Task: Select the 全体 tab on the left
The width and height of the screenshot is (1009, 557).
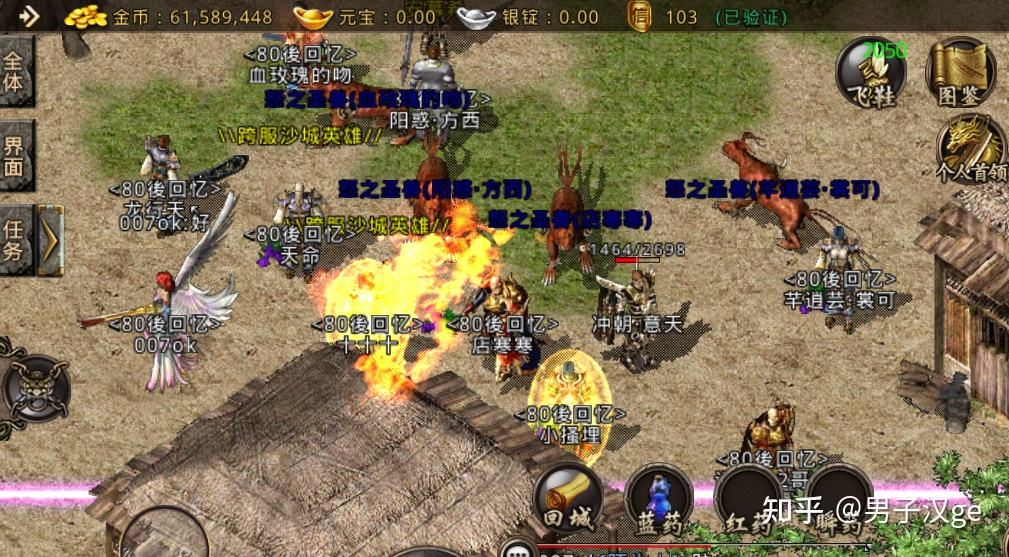Action: (x=15, y=71)
